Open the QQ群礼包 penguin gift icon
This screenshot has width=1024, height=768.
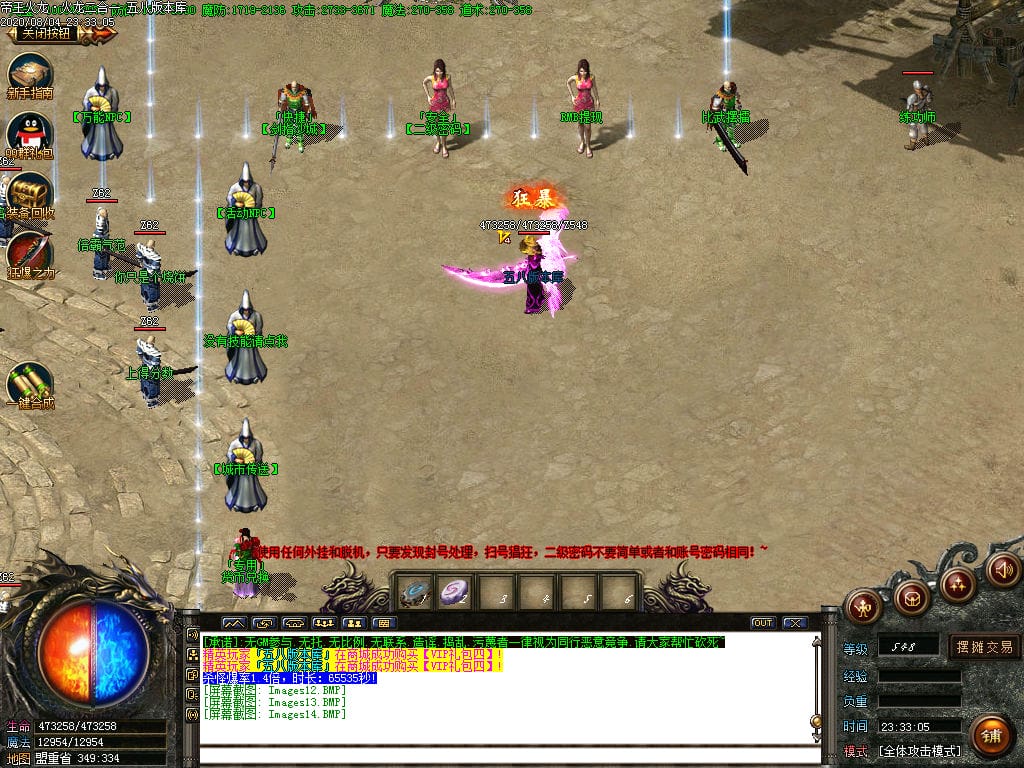(x=29, y=134)
